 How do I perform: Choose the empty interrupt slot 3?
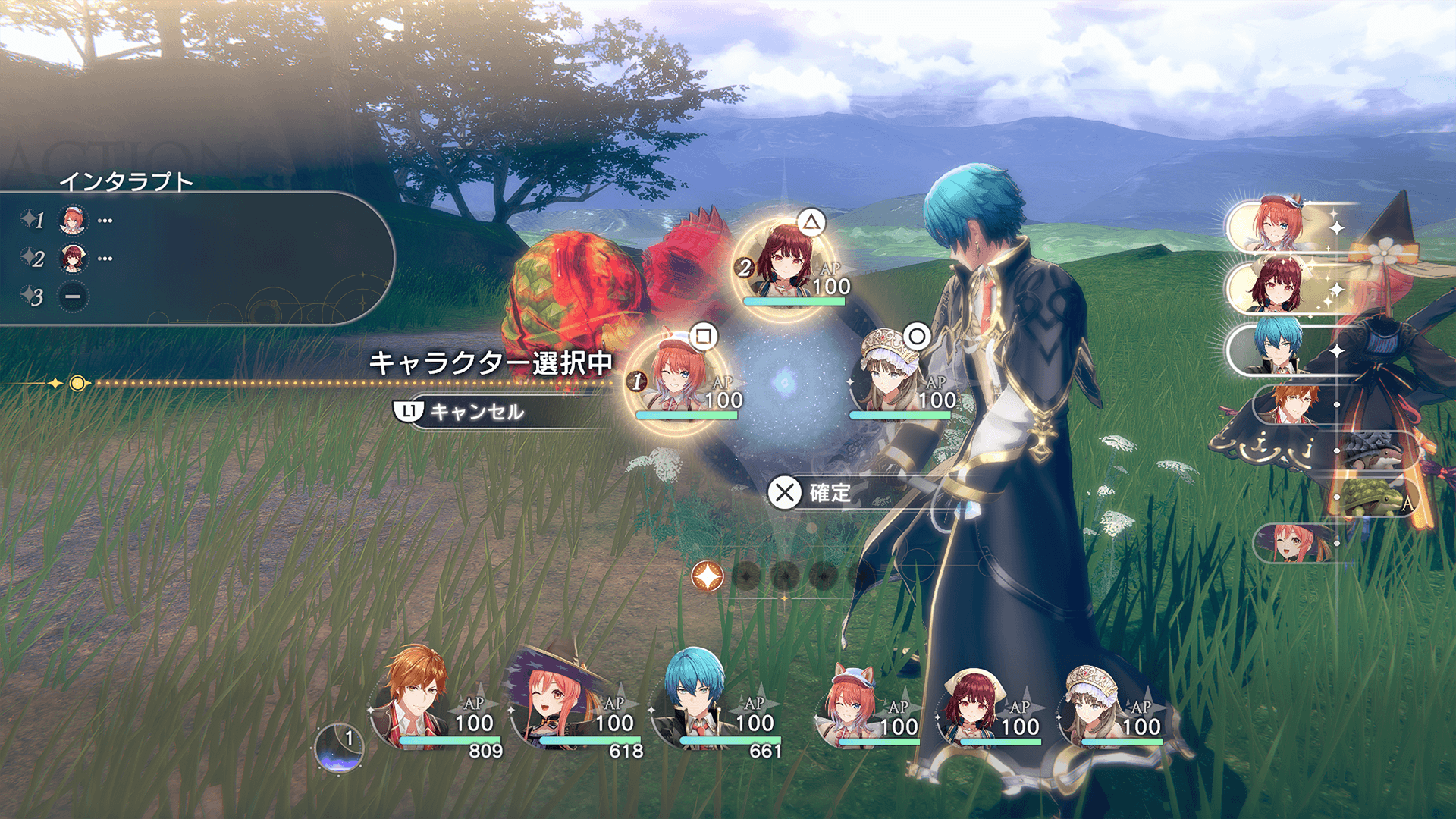point(73,297)
